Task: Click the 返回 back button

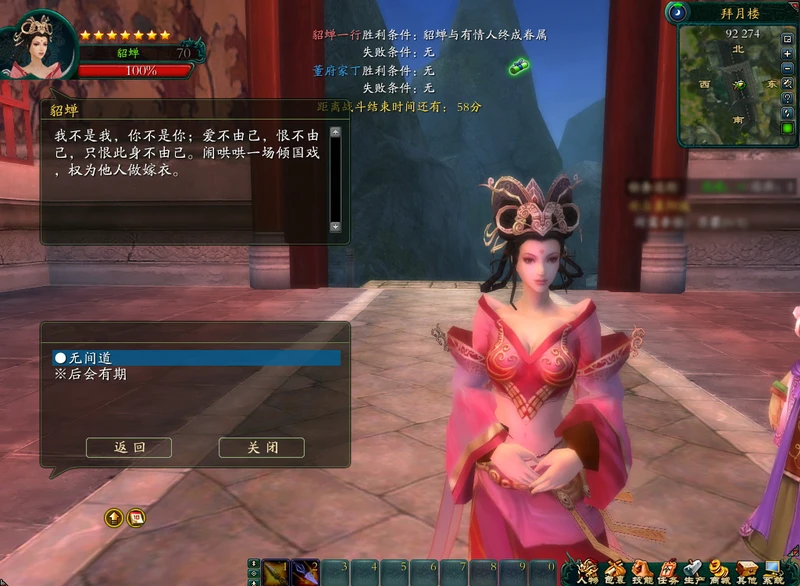Action: pos(128,448)
